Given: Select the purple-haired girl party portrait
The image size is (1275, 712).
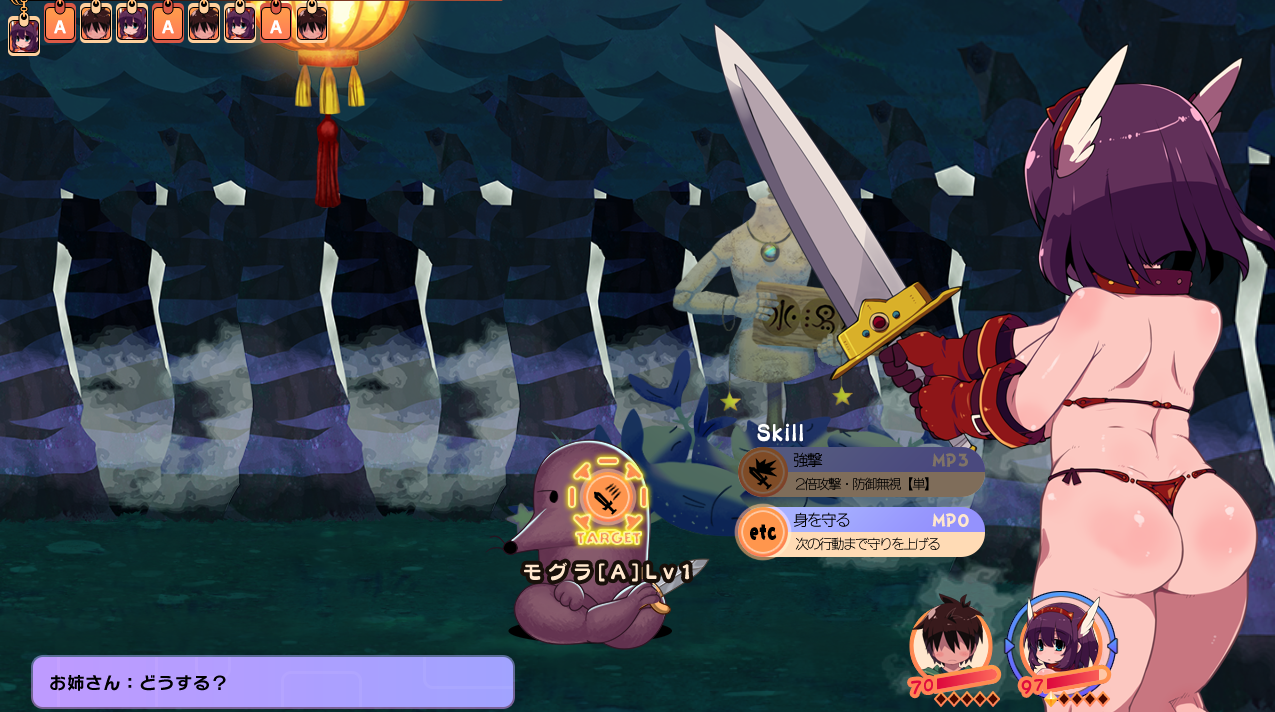Looking at the screenshot, I should [1059, 642].
